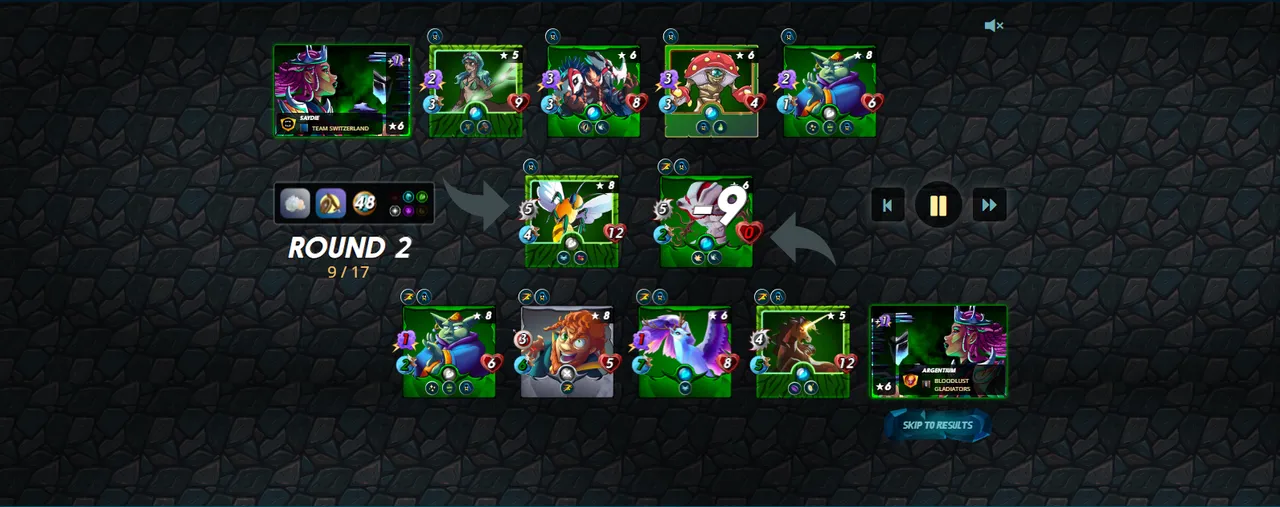Select the white monster taking 9 damage
Image resolution: width=1280 pixels, height=507 pixels.
click(706, 221)
